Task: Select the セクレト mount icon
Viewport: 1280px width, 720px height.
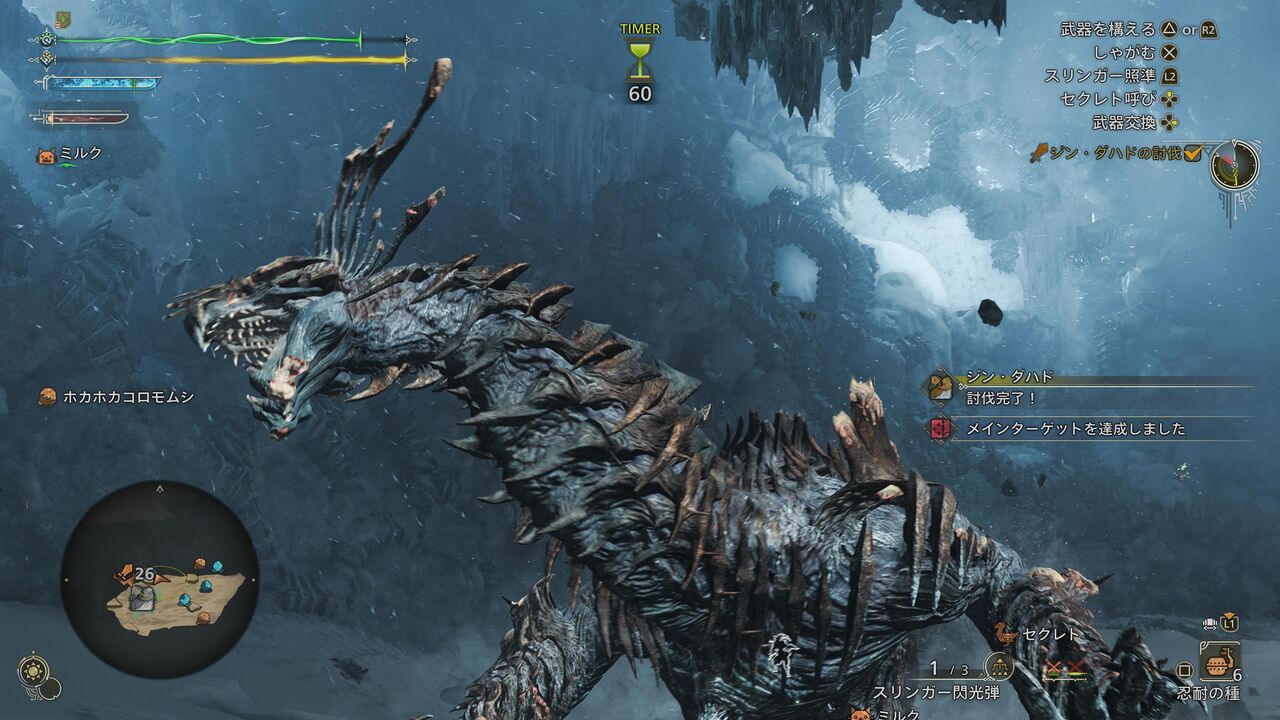Action: tap(1006, 634)
